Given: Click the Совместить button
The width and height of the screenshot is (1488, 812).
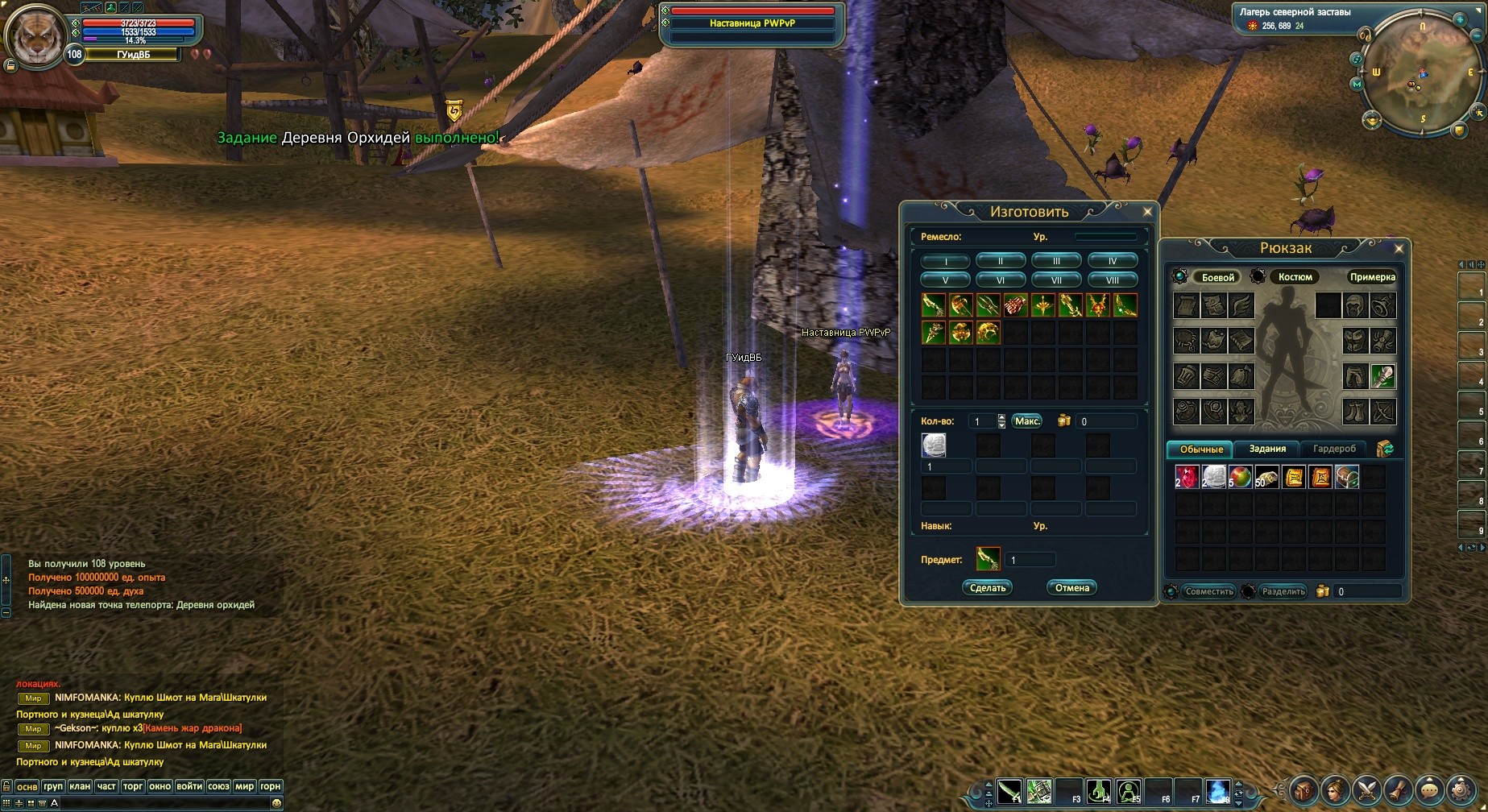Looking at the screenshot, I should pyautogui.click(x=1209, y=591).
